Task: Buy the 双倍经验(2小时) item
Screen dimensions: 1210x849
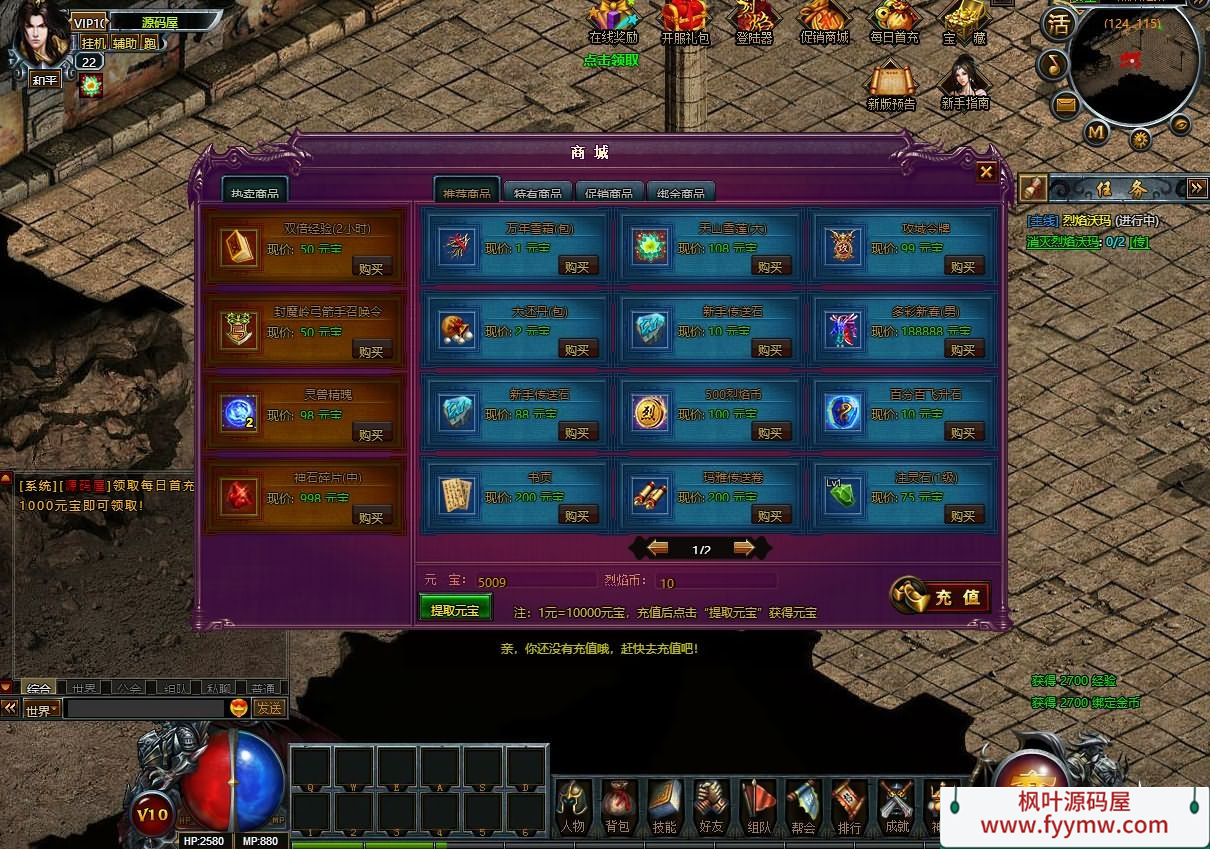Action: coord(371,268)
